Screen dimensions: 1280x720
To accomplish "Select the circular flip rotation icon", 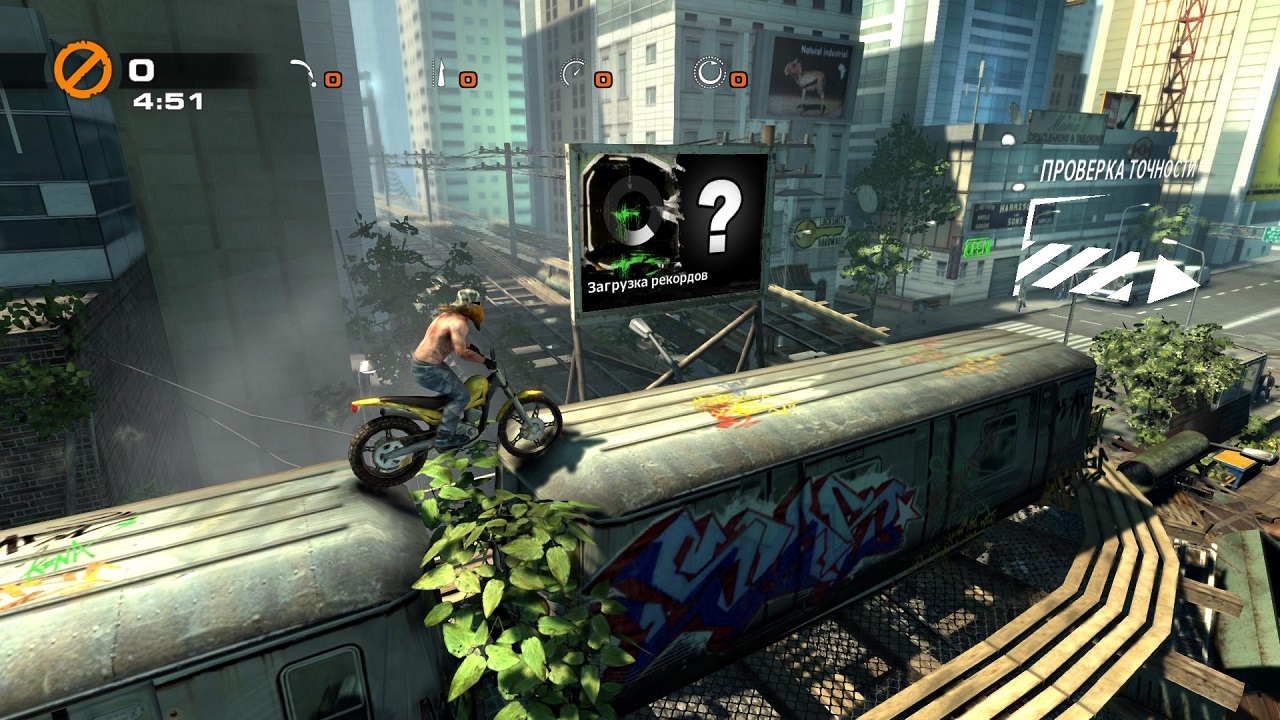I will 709,72.
